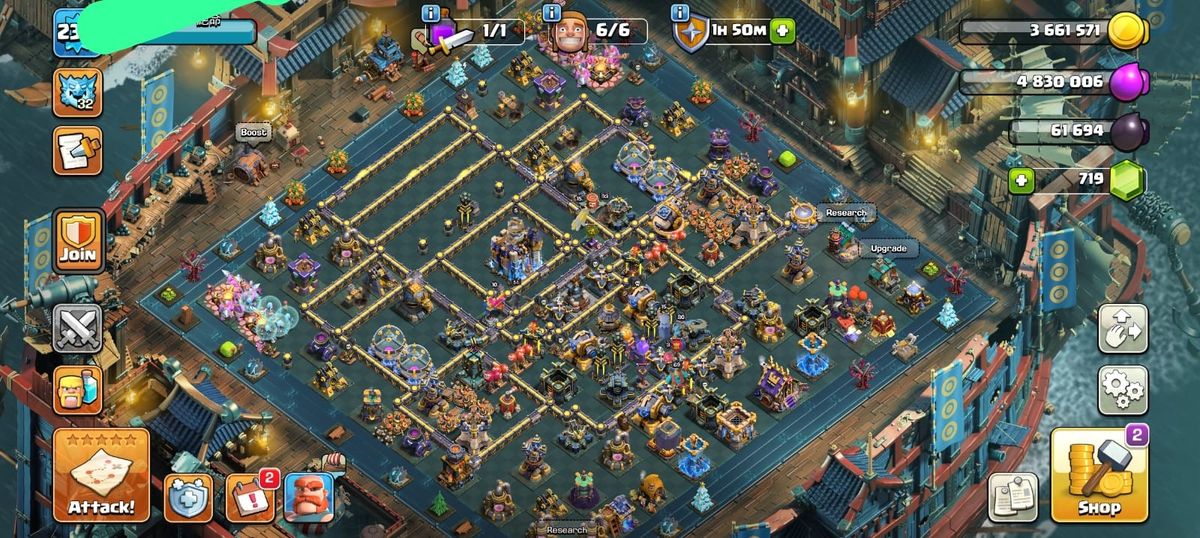Click the Join clan shield button
Screen dimensions: 1200x538
click(x=78, y=242)
